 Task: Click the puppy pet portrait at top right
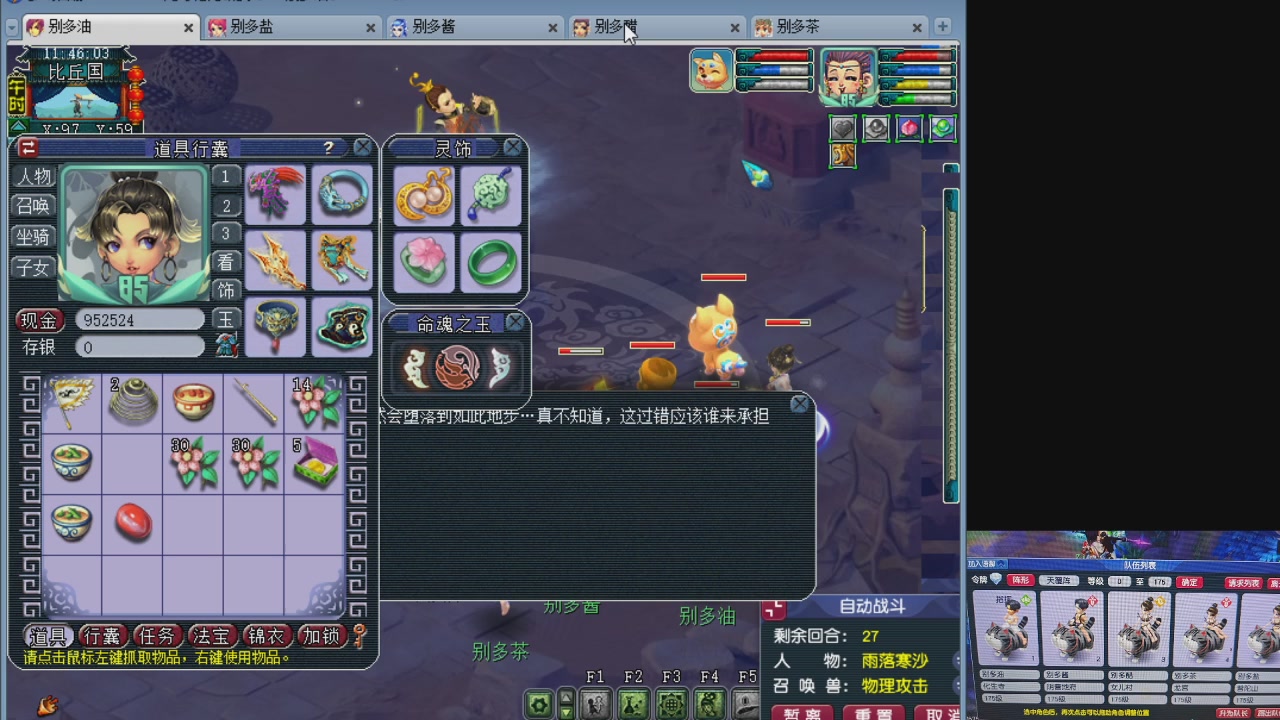[x=712, y=73]
